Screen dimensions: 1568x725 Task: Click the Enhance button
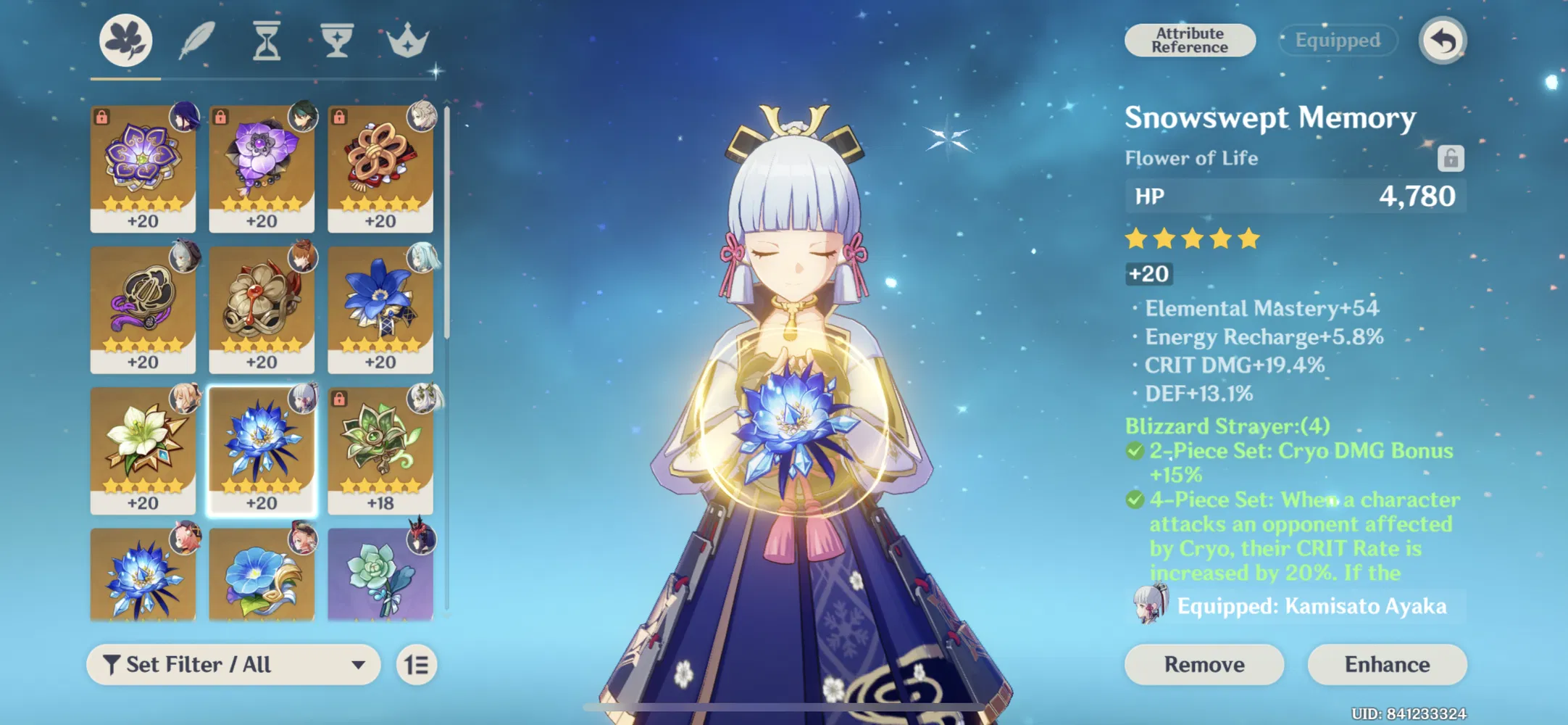pyautogui.click(x=1387, y=664)
